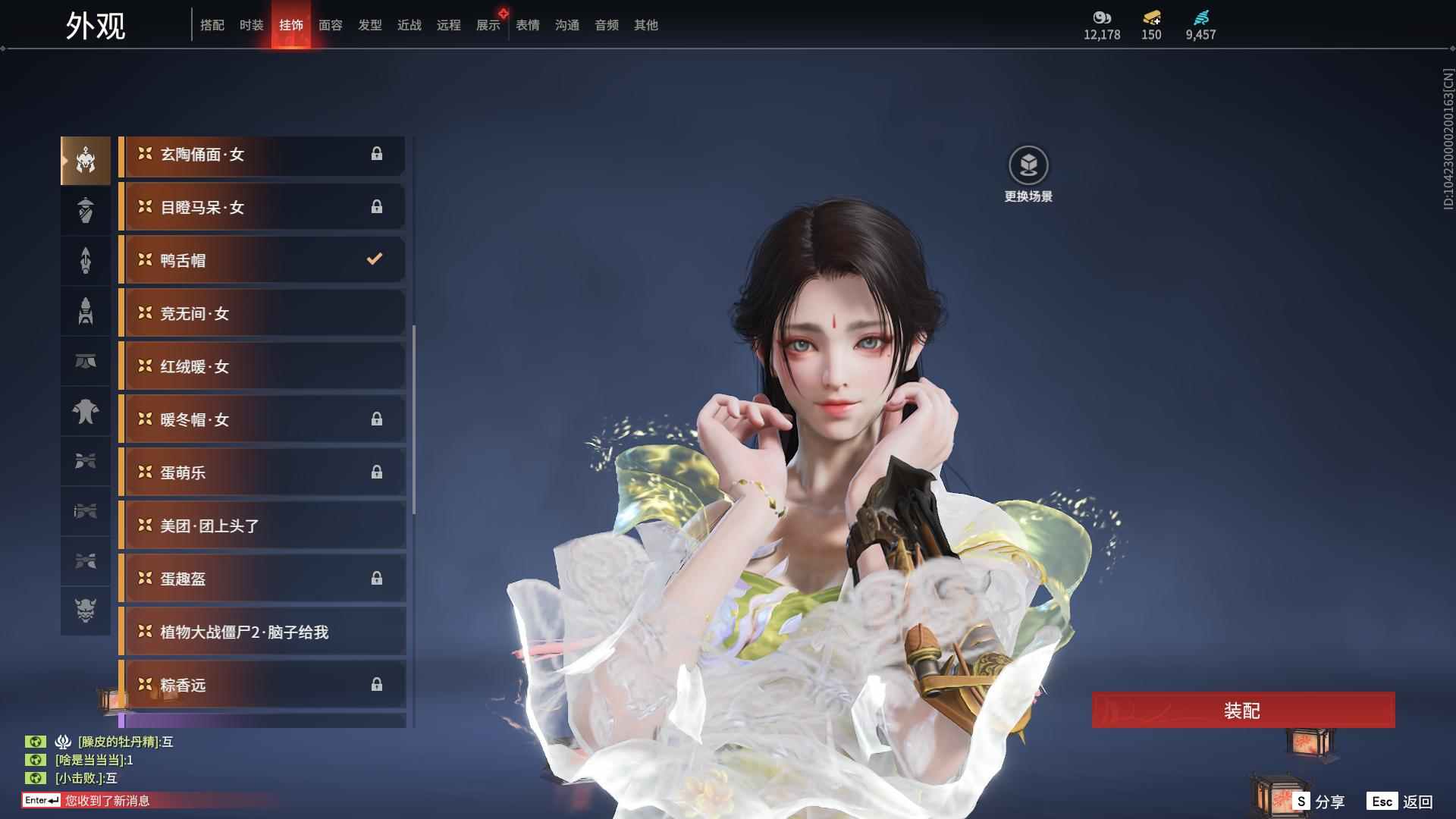The width and height of the screenshot is (1456, 819).
Task: Select the 美团·团上头了 accessory item
Action: [x=262, y=526]
